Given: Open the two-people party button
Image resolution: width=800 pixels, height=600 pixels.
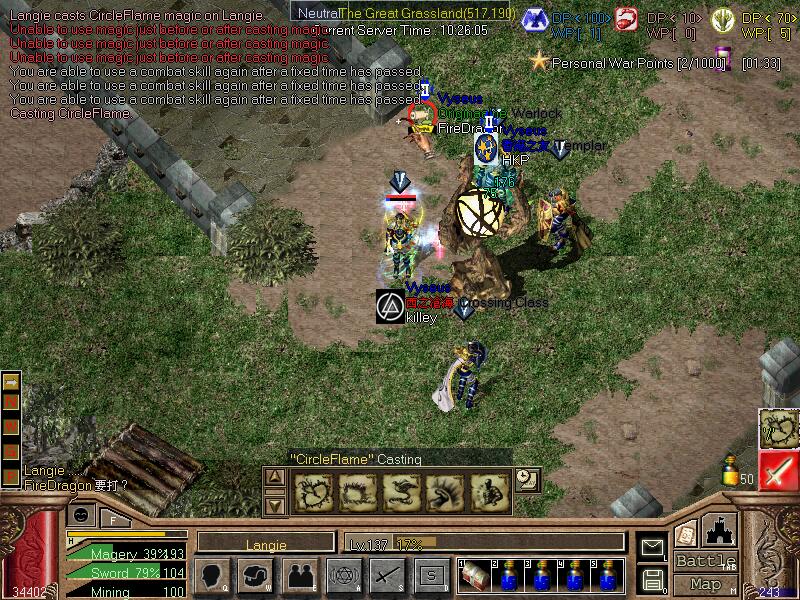Looking at the screenshot, I should [300, 575].
